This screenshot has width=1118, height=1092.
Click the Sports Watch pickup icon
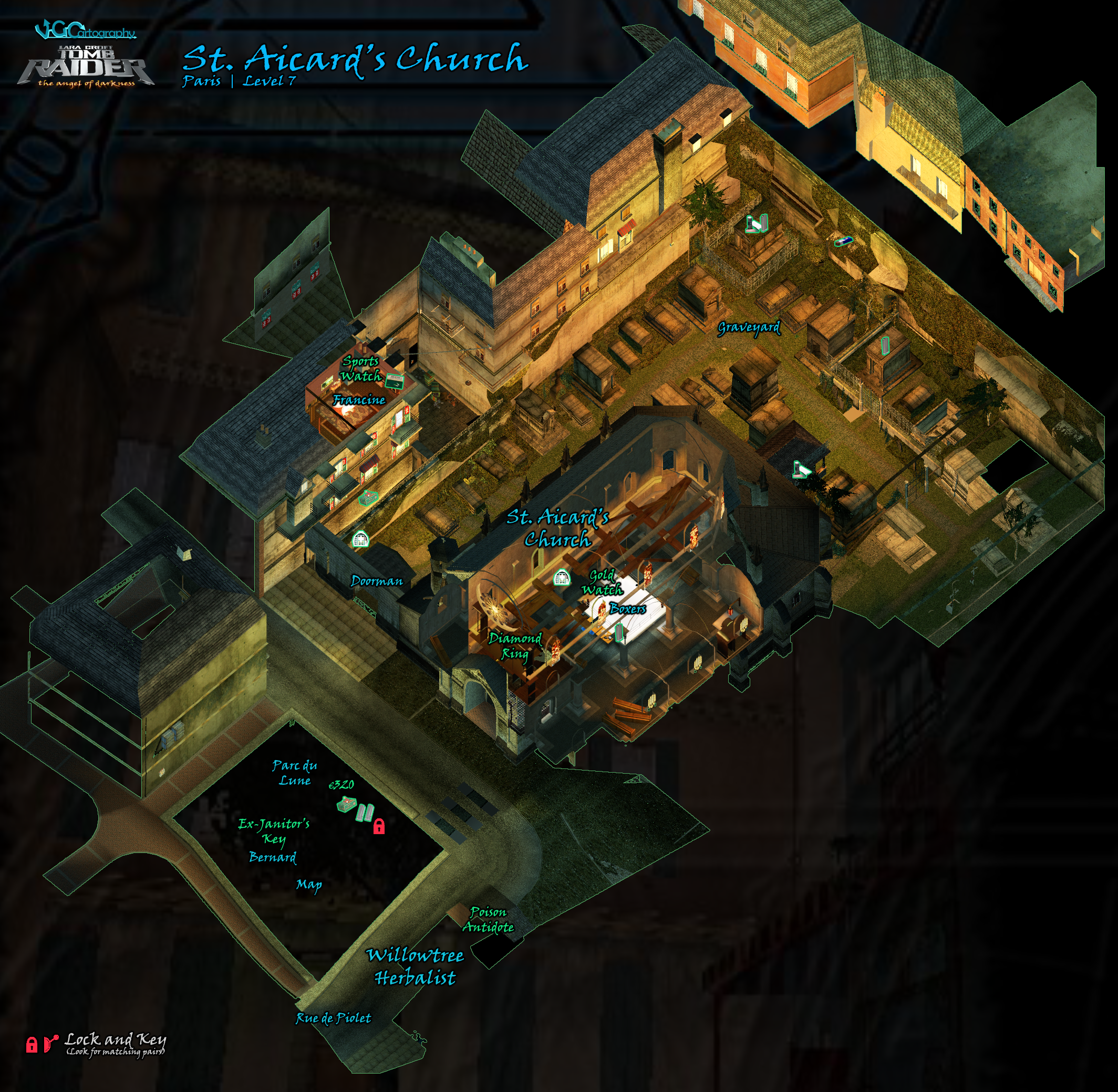tap(394, 380)
